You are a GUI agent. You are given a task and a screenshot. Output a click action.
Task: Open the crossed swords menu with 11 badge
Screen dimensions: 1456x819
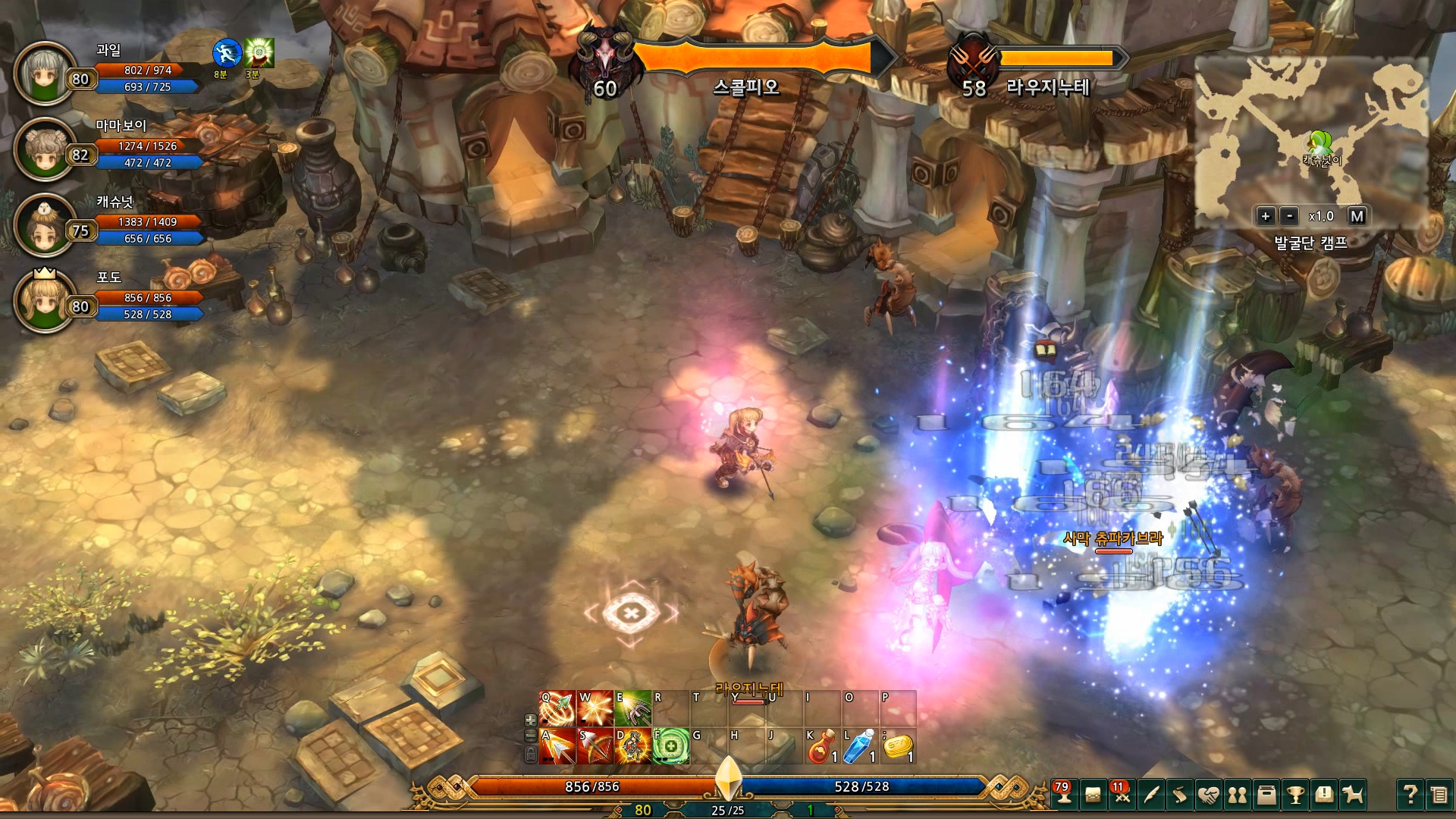click(1122, 795)
